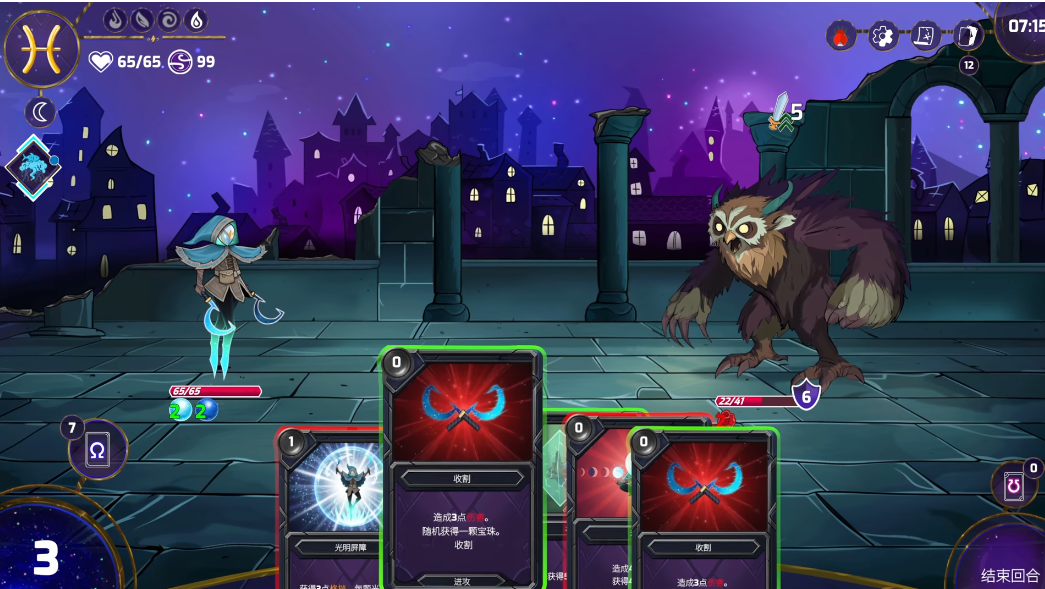The height and width of the screenshot is (589, 1045).
Task: Open the discard pile showing 0
Action: click(1013, 485)
